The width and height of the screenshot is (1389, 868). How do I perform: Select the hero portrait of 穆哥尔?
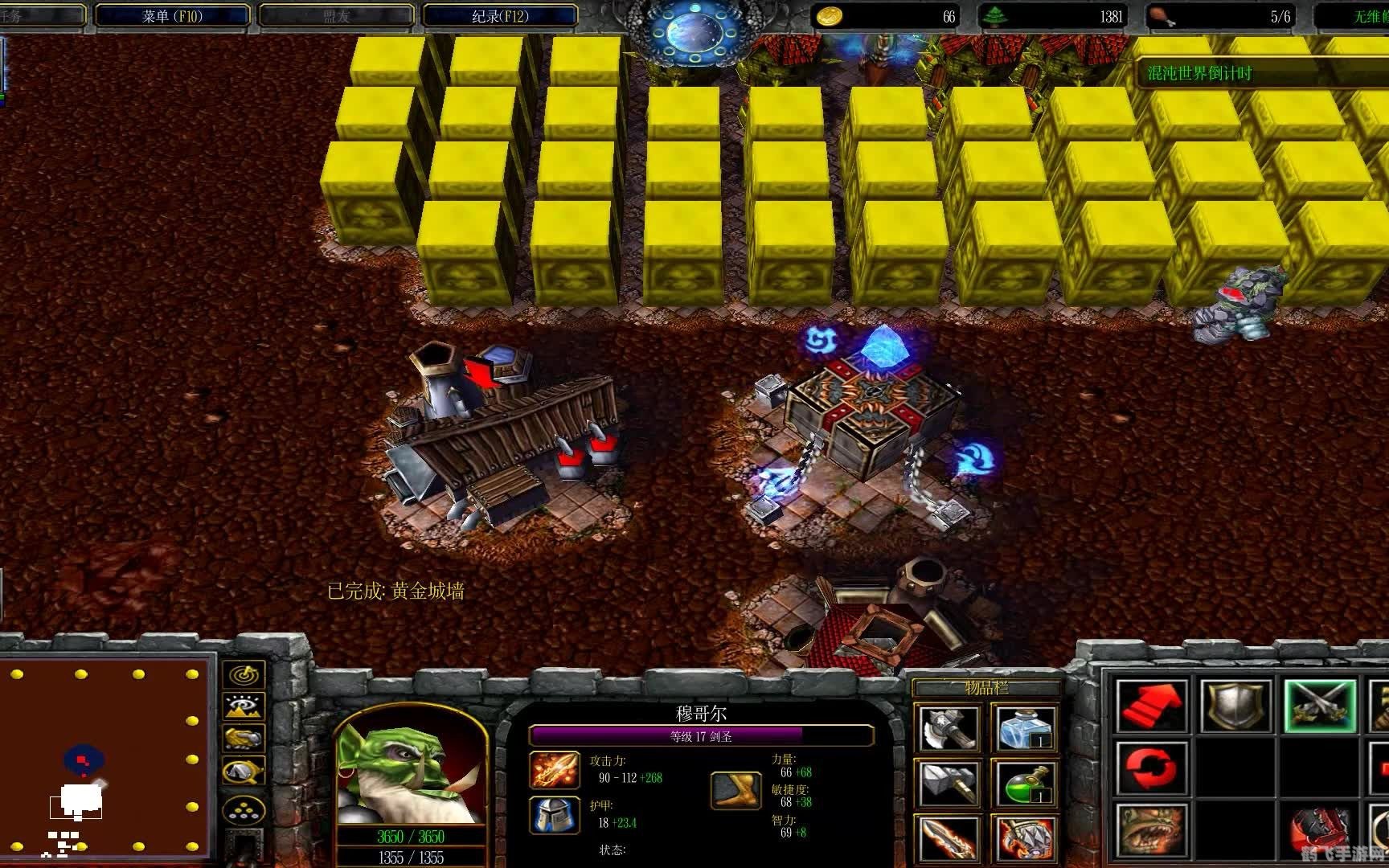click(411, 773)
